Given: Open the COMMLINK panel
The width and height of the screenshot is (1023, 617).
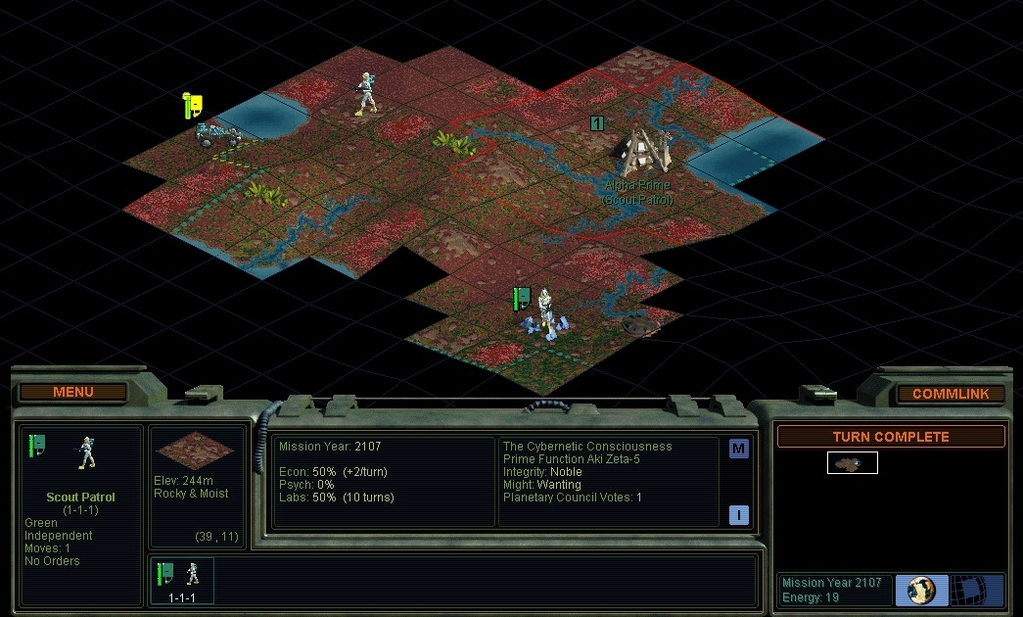Looking at the screenshot, I should click(950, 394).
